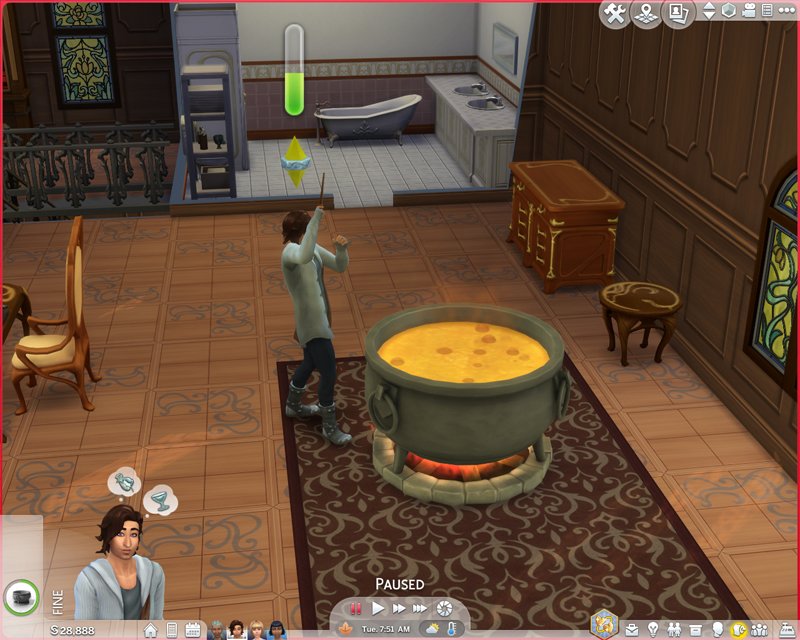Open the world map travel button

tap(647, 14)
